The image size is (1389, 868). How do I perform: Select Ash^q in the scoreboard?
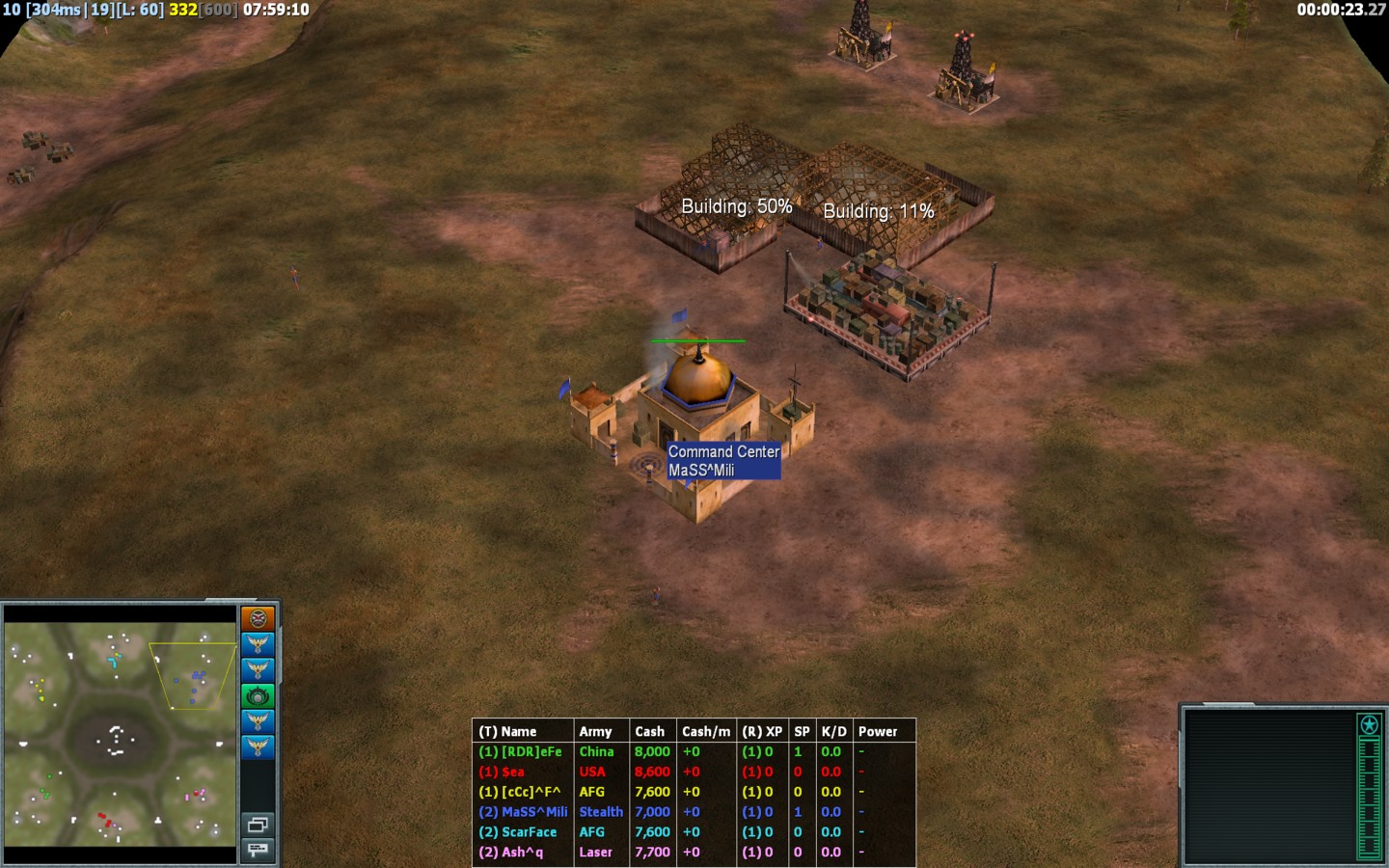511,853
